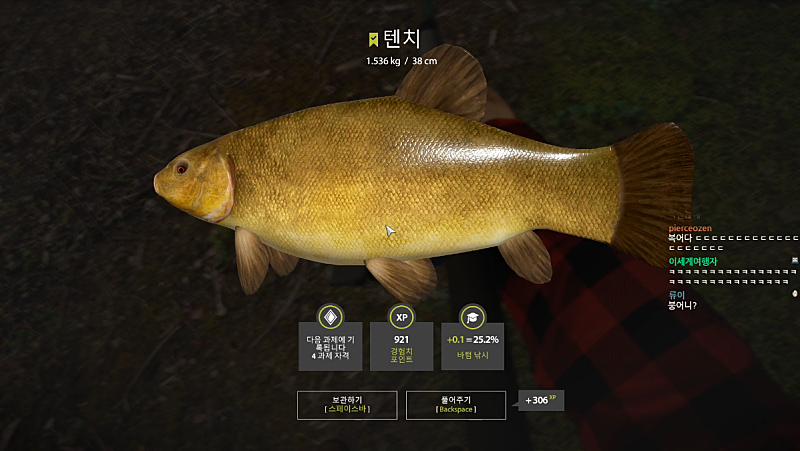Release the fish with the 풀어주기 button
This screenshot has width=800, height=451.
(456, 404)
